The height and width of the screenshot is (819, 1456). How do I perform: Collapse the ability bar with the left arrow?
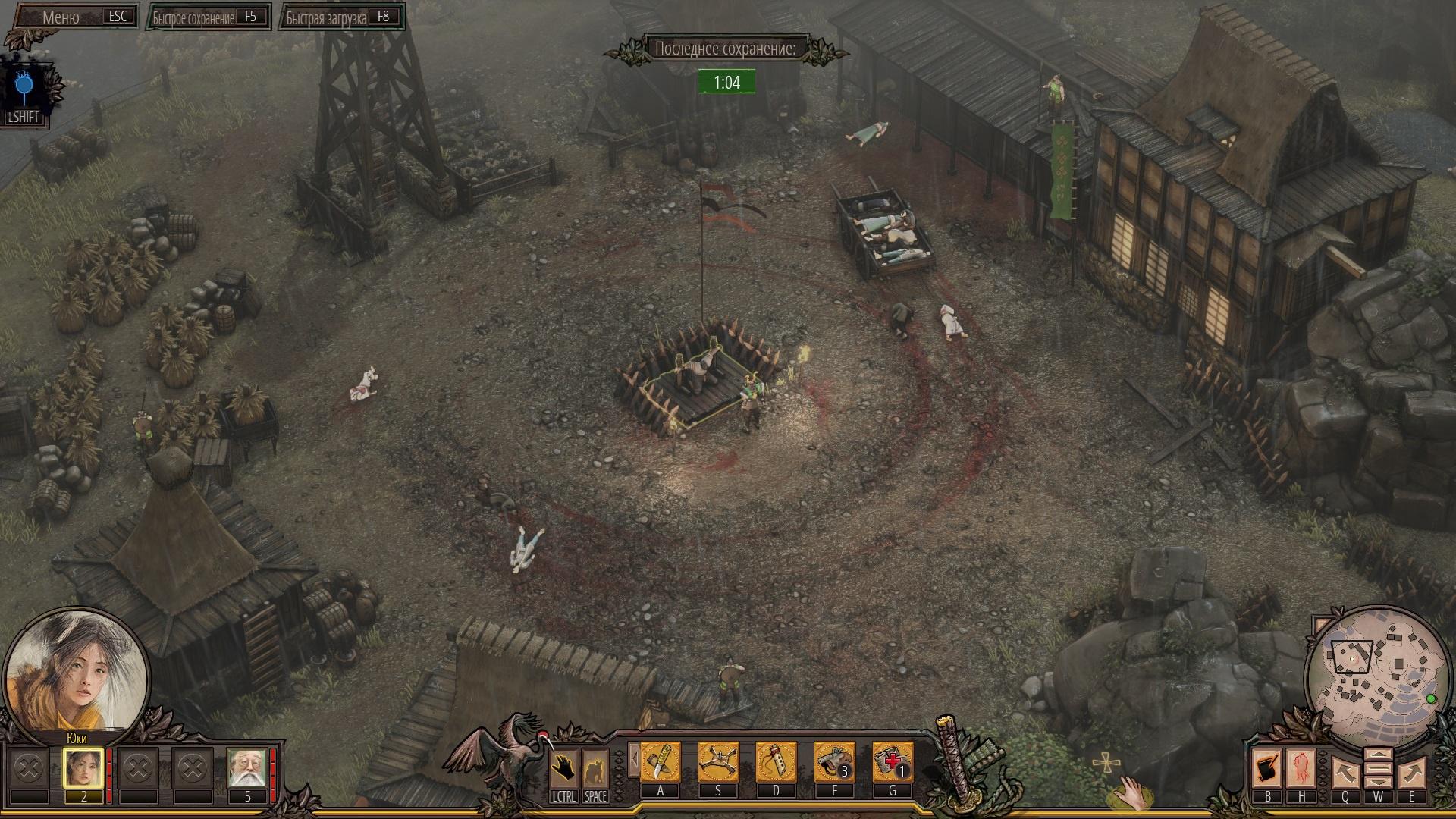click(633, 760)
